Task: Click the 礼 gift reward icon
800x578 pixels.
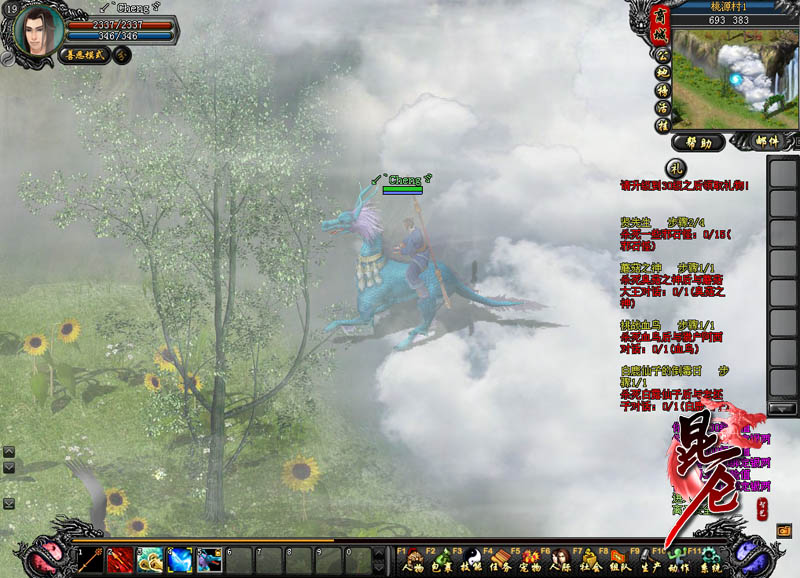Action: [676, 168]
